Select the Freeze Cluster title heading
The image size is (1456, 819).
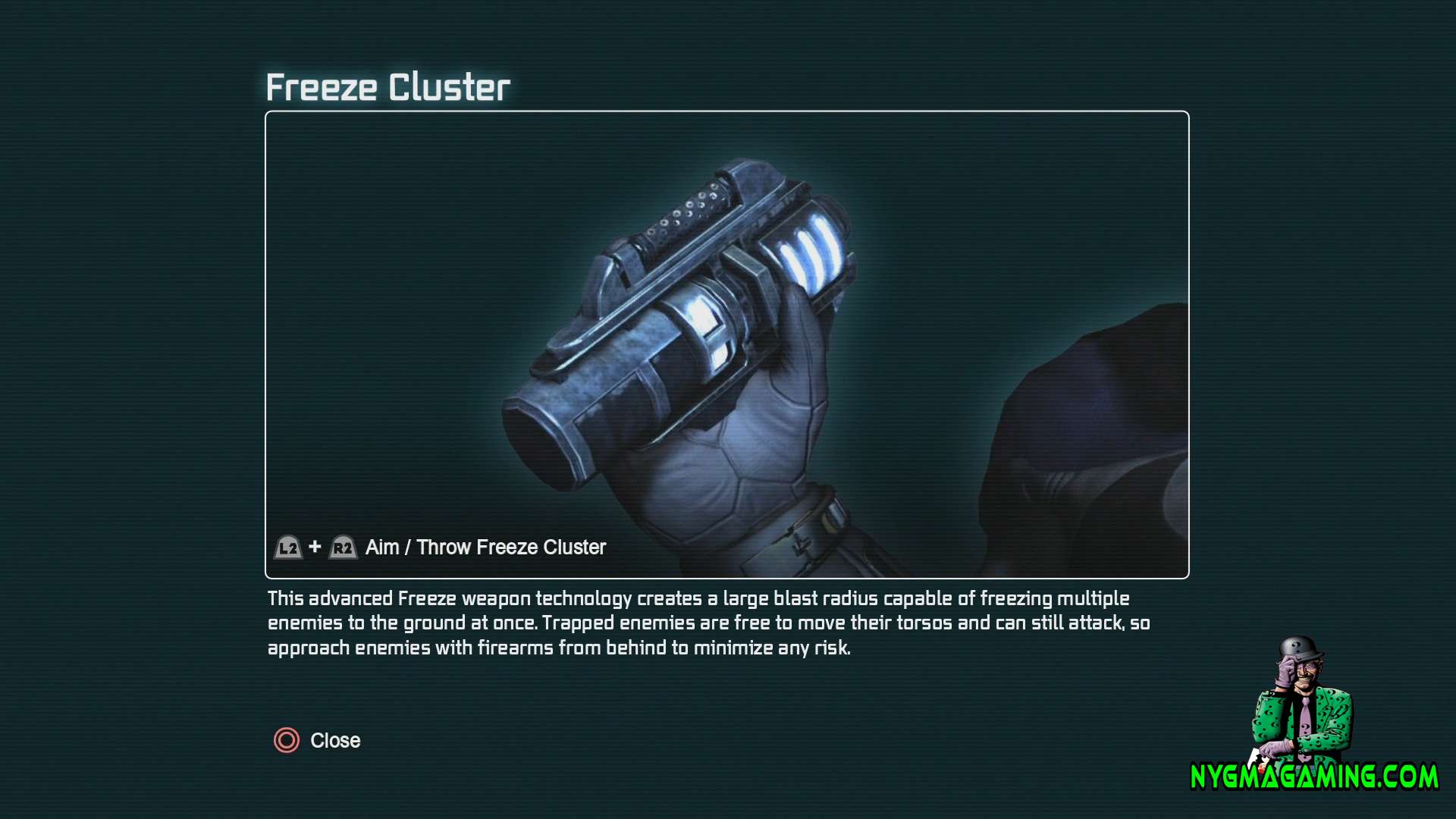388,86
